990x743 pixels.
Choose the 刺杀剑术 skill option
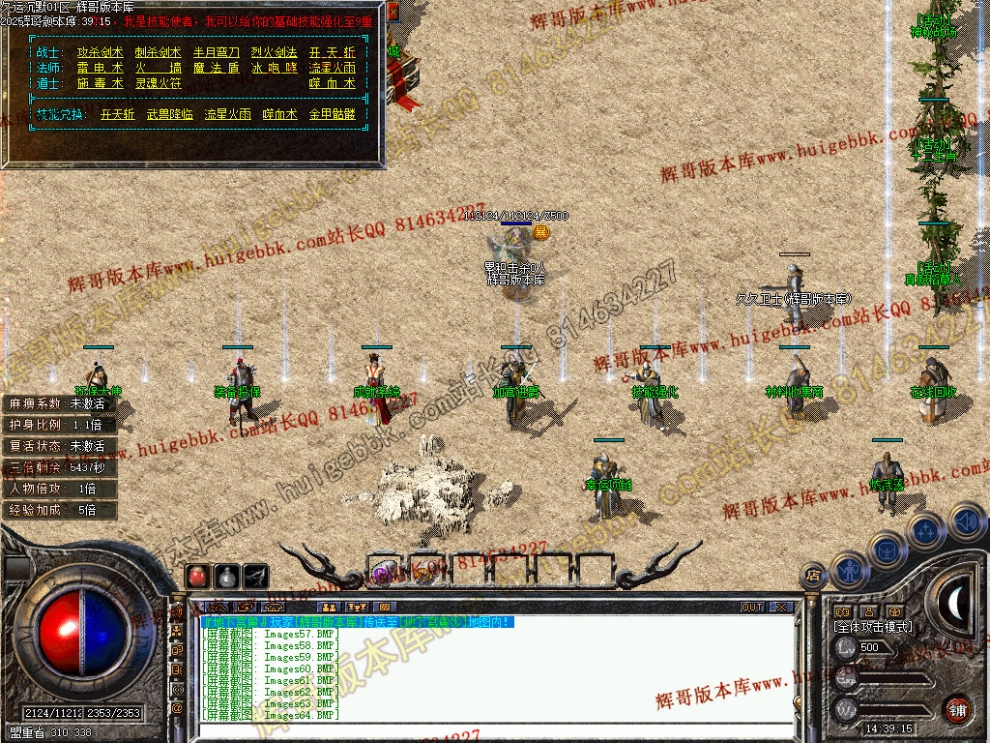[x=158, y=52]
